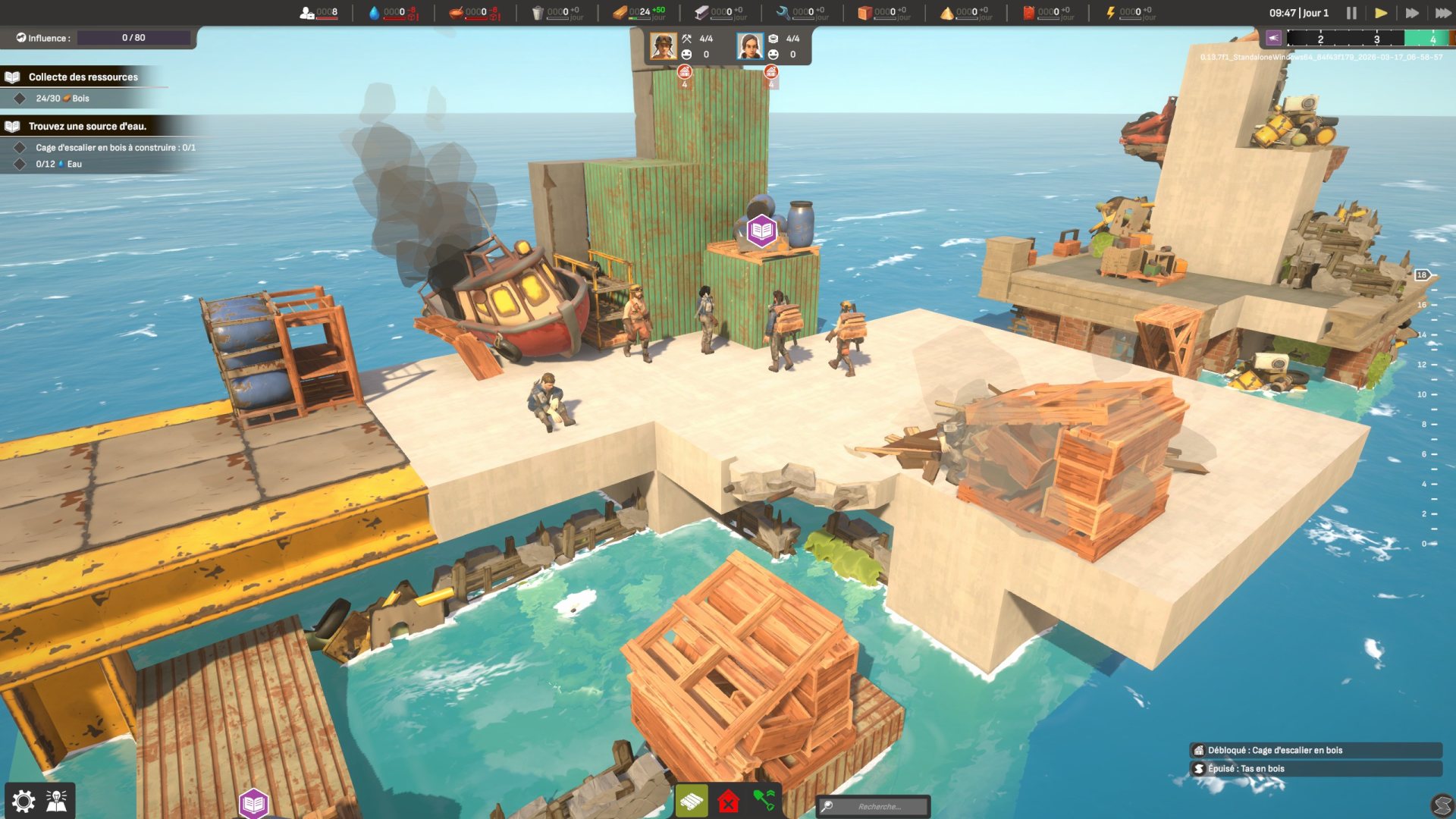This screenshot has width=1456, height=819.
Task: Click the wood resource counter
Action: (639, 12)
